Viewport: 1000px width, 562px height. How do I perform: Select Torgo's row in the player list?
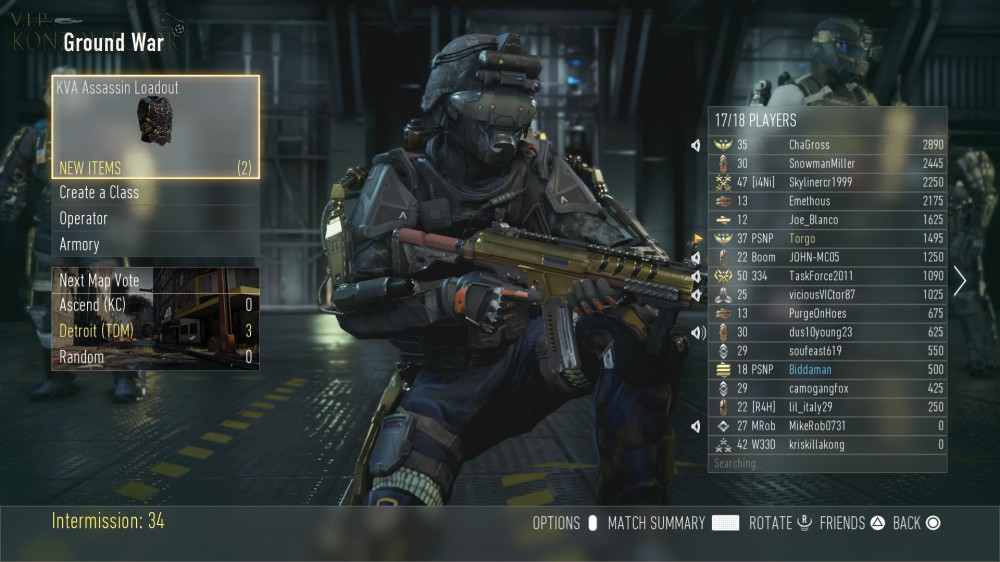827,239
